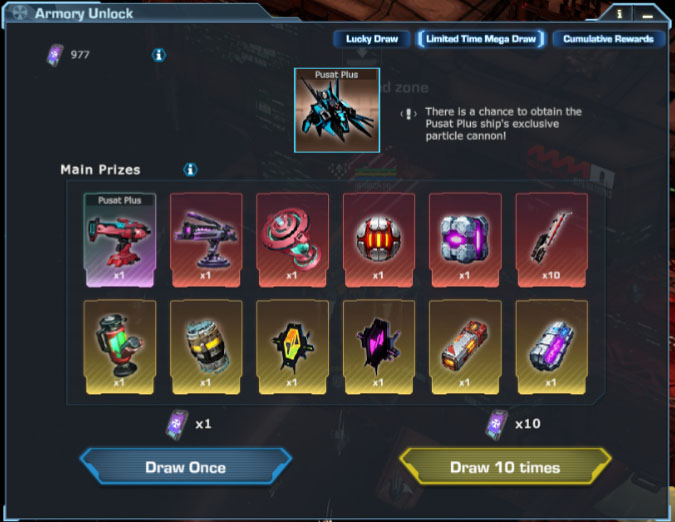This screenshot has height=522, width=675.
Task: Choose the glowing purple cube prize
Action: point(464,240)
